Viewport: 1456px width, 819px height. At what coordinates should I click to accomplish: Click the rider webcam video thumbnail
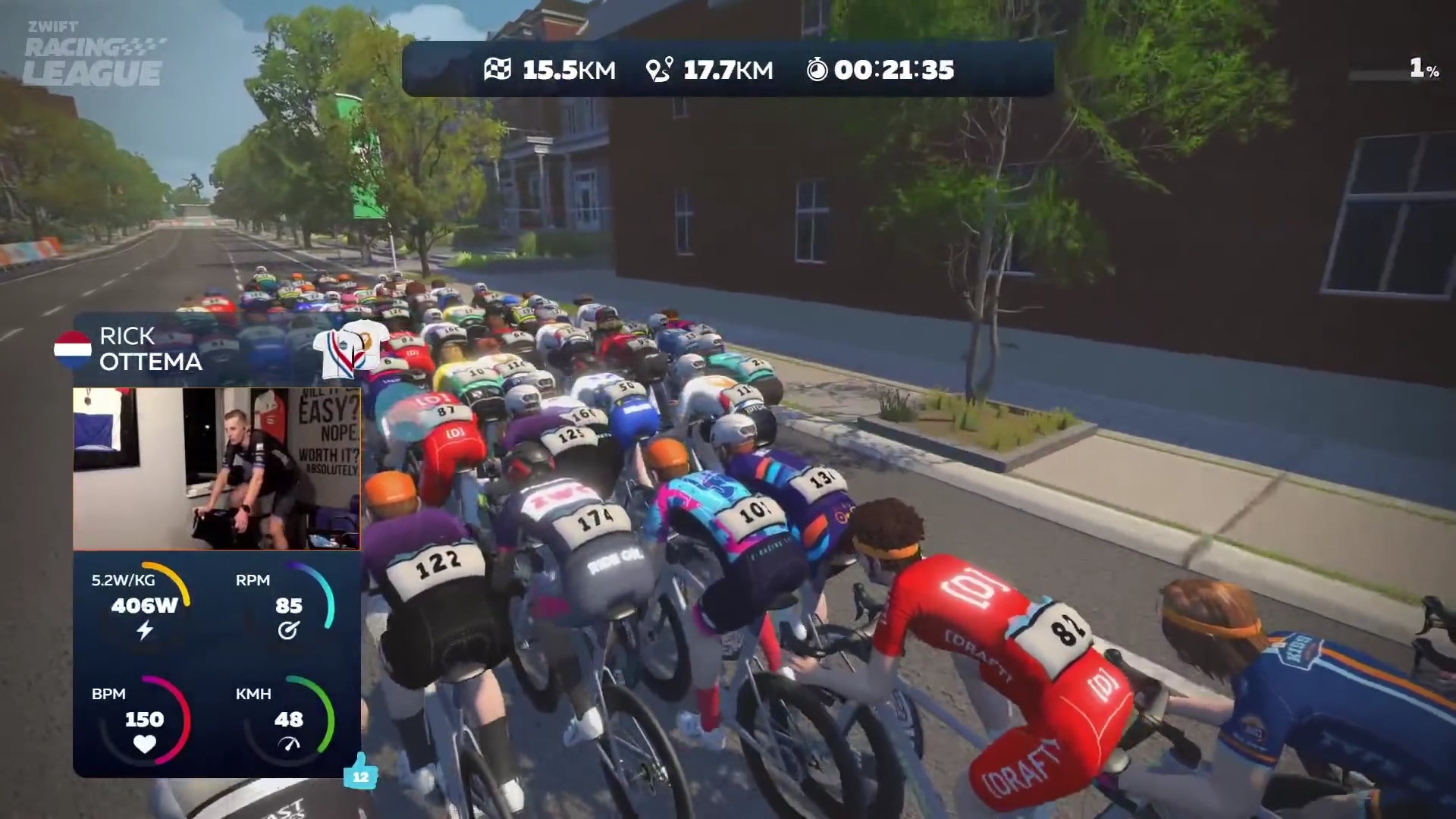(216, 469)
